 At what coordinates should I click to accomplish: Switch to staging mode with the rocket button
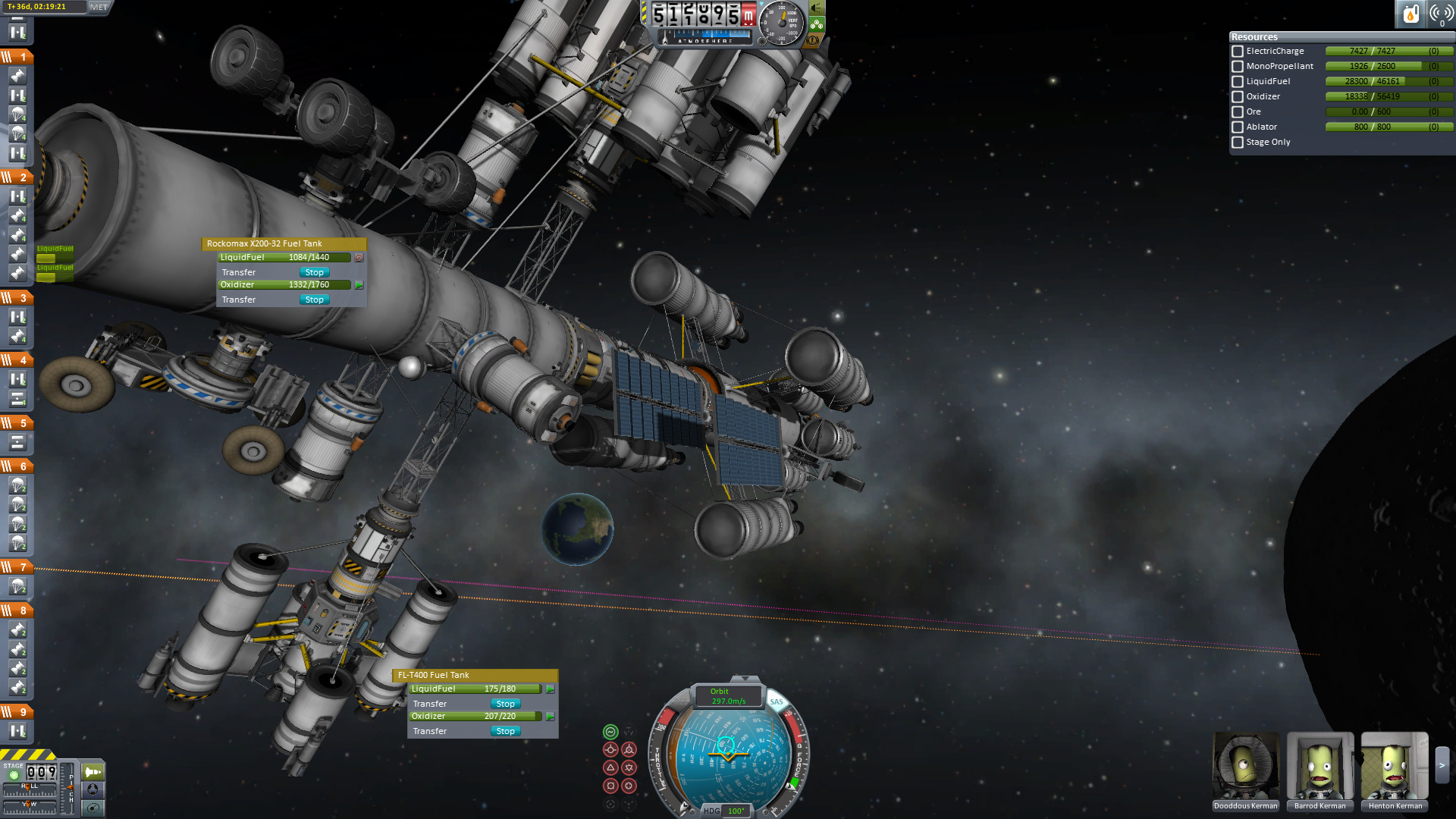(93, 772)
